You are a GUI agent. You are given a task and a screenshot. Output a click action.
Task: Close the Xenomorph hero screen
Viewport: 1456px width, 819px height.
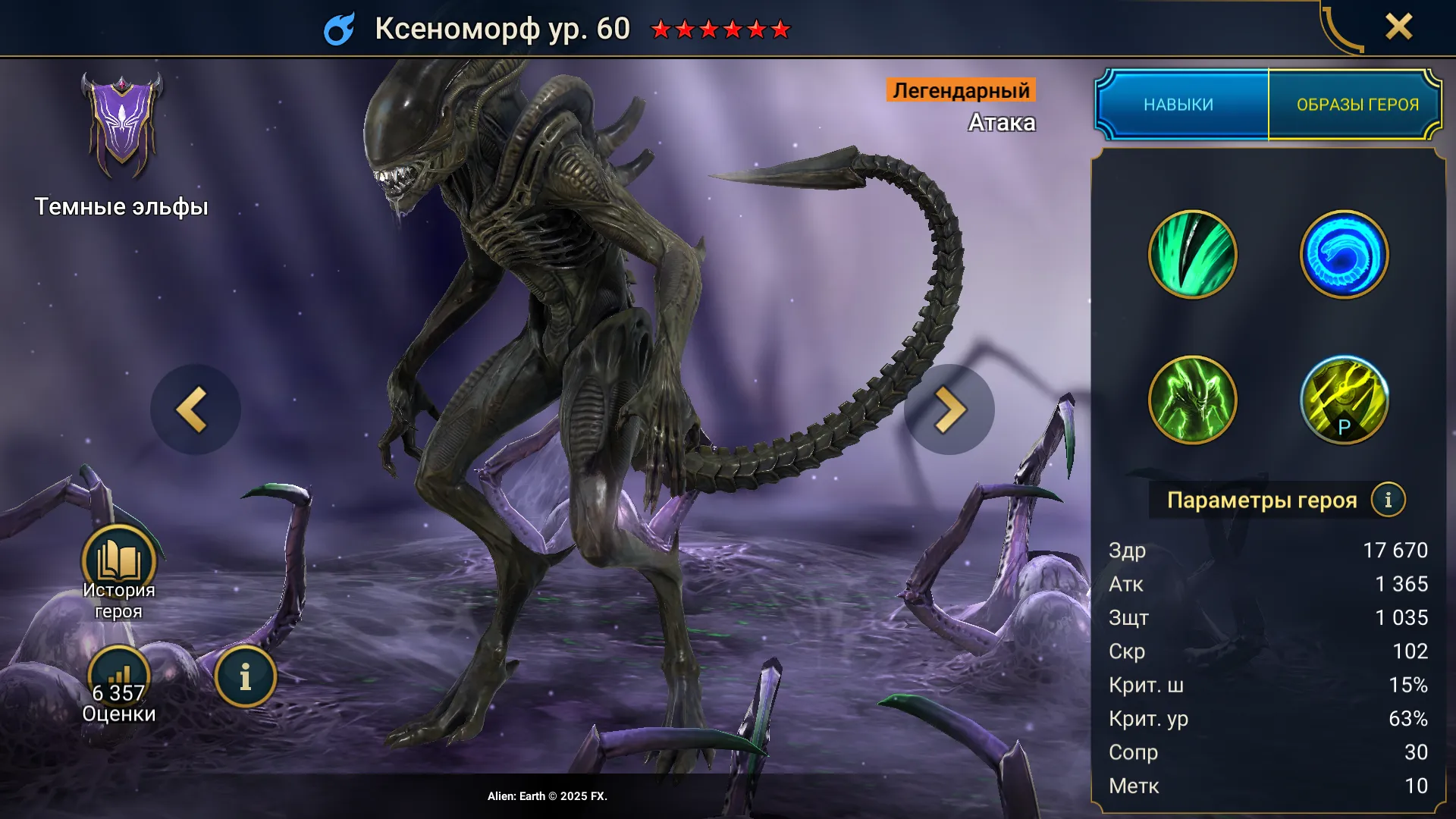[1398, 27]
